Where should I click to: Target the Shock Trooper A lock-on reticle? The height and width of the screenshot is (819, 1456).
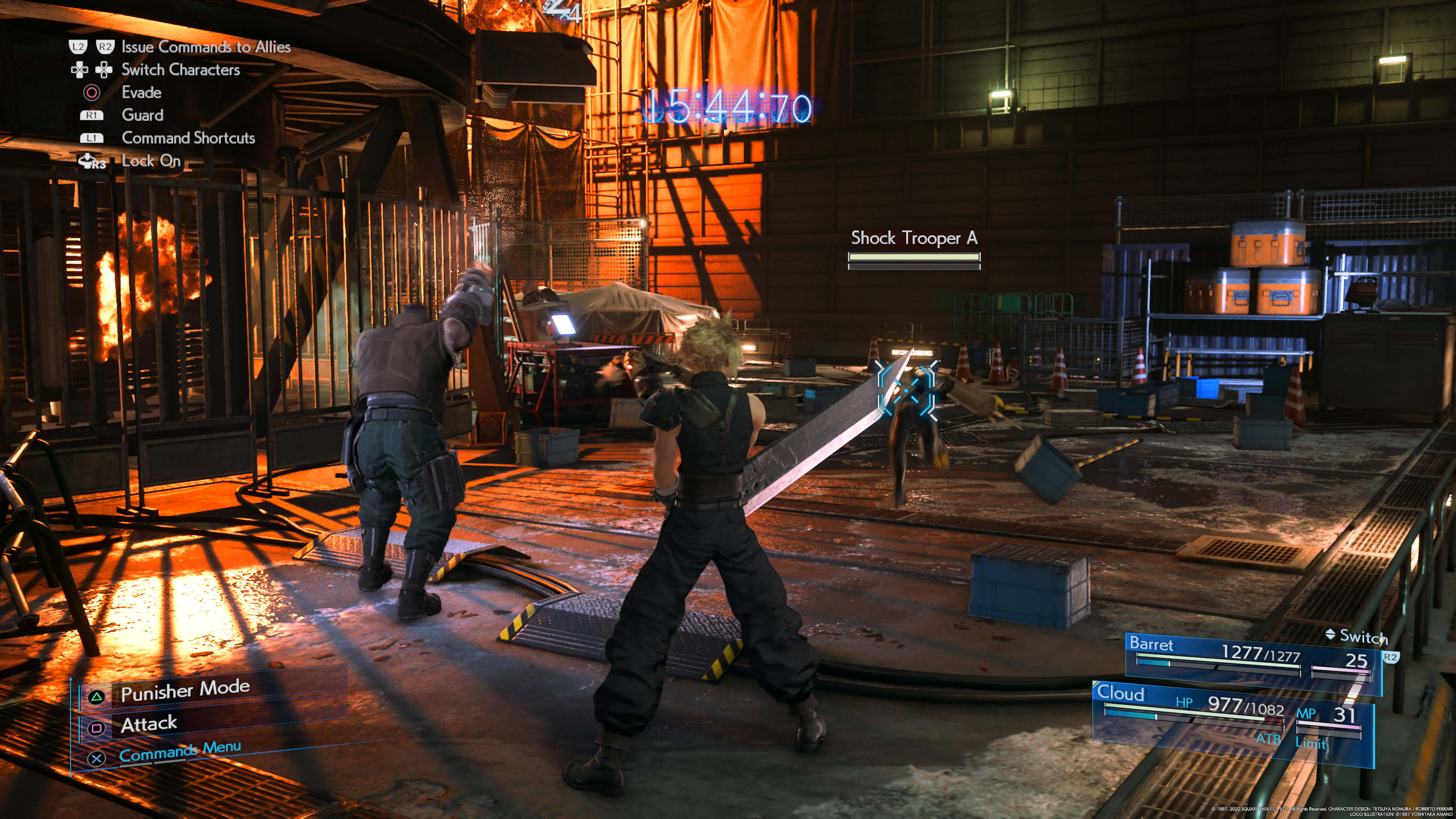pyautogui.click(x=906, y=391)
